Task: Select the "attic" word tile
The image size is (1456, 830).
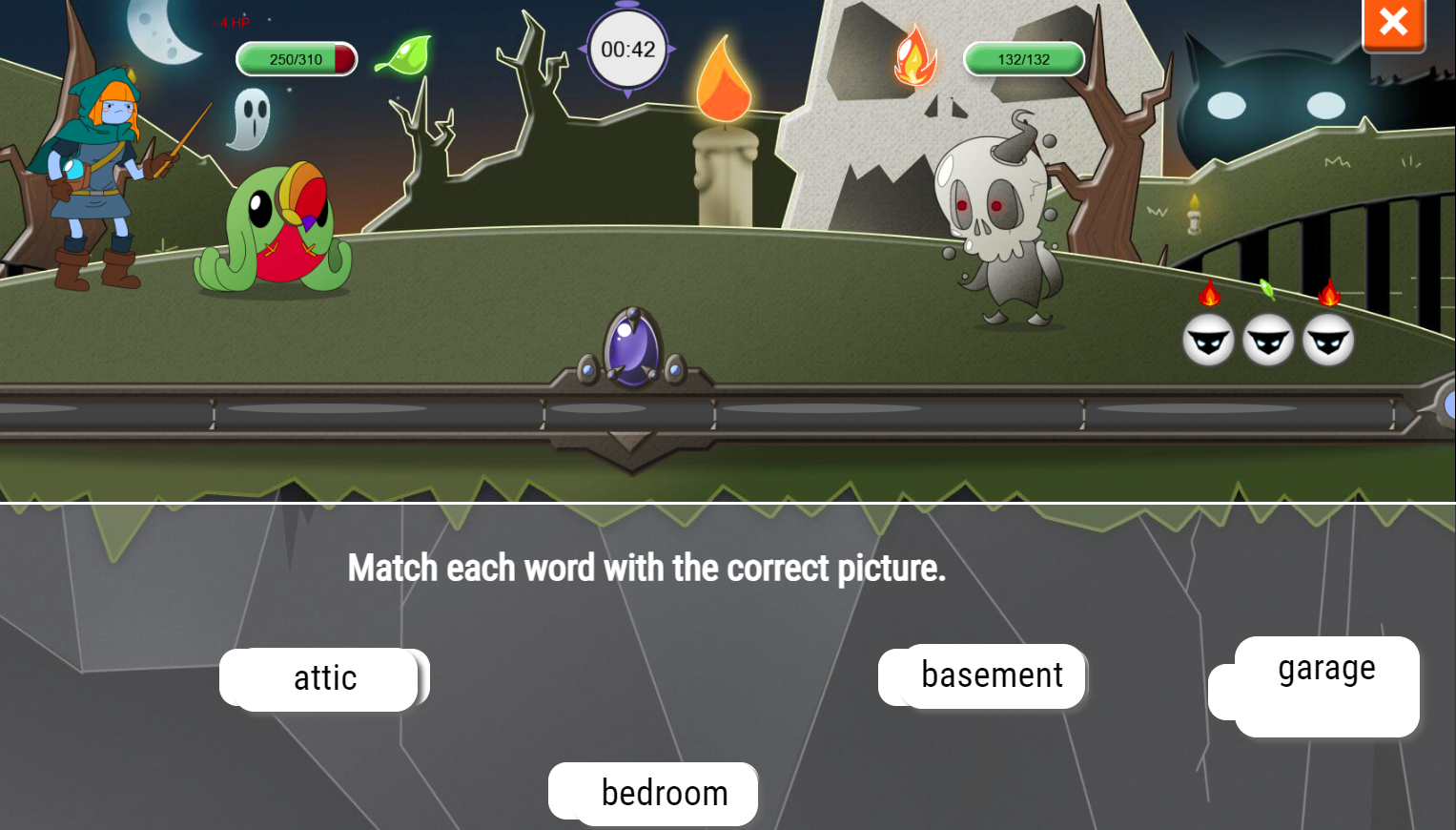Action: pos(325,678)
